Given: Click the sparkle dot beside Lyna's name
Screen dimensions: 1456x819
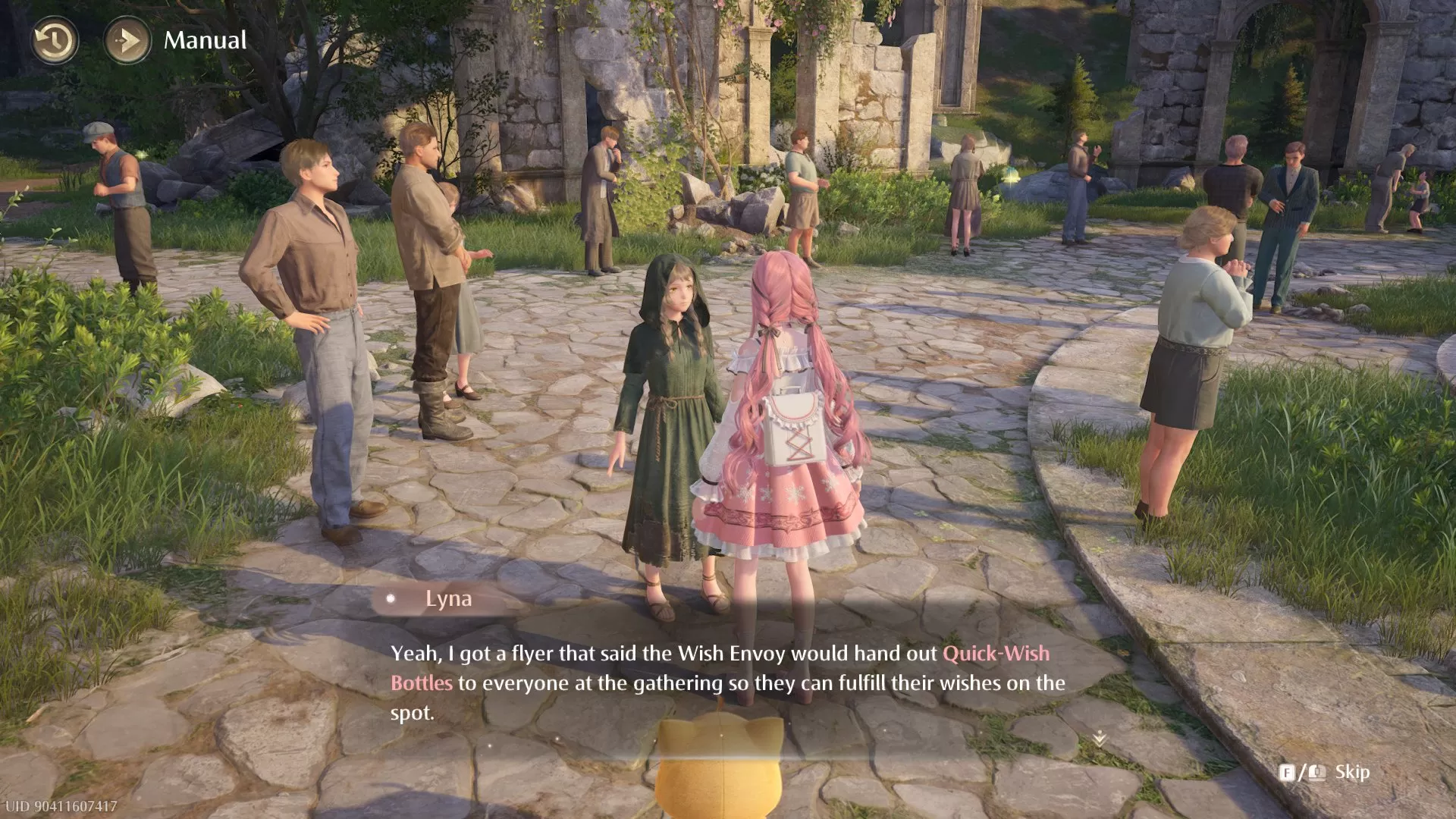Looking at the screenshot, I should [x=391, y=598].
